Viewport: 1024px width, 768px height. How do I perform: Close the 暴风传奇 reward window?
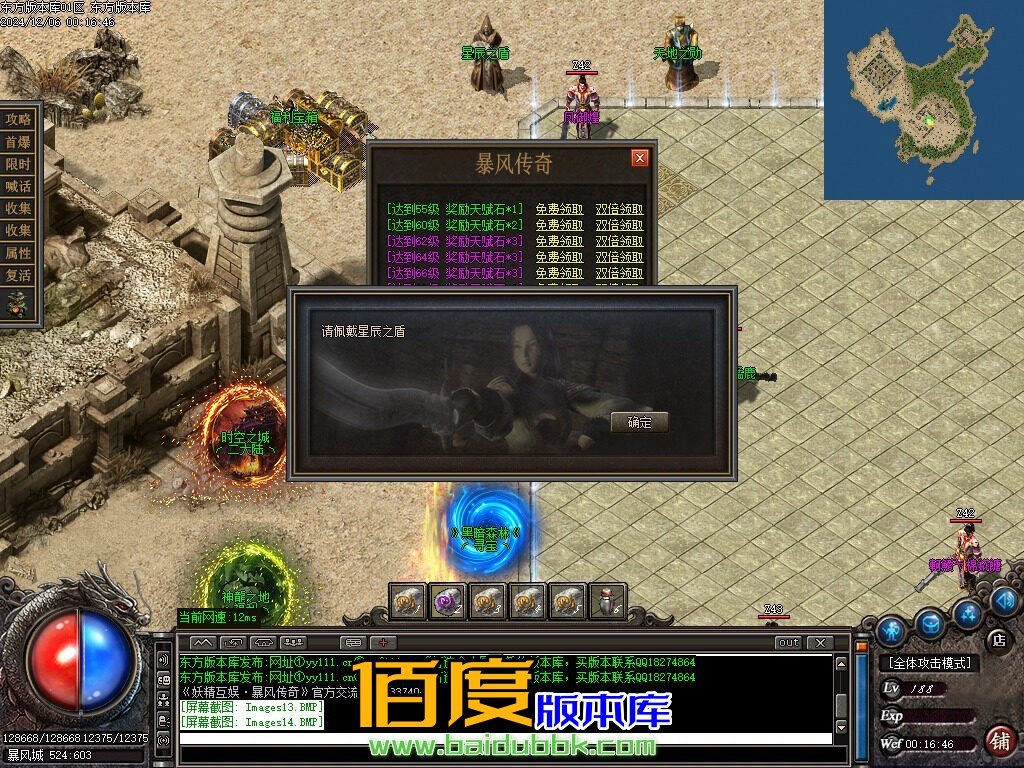click(640, 158)
